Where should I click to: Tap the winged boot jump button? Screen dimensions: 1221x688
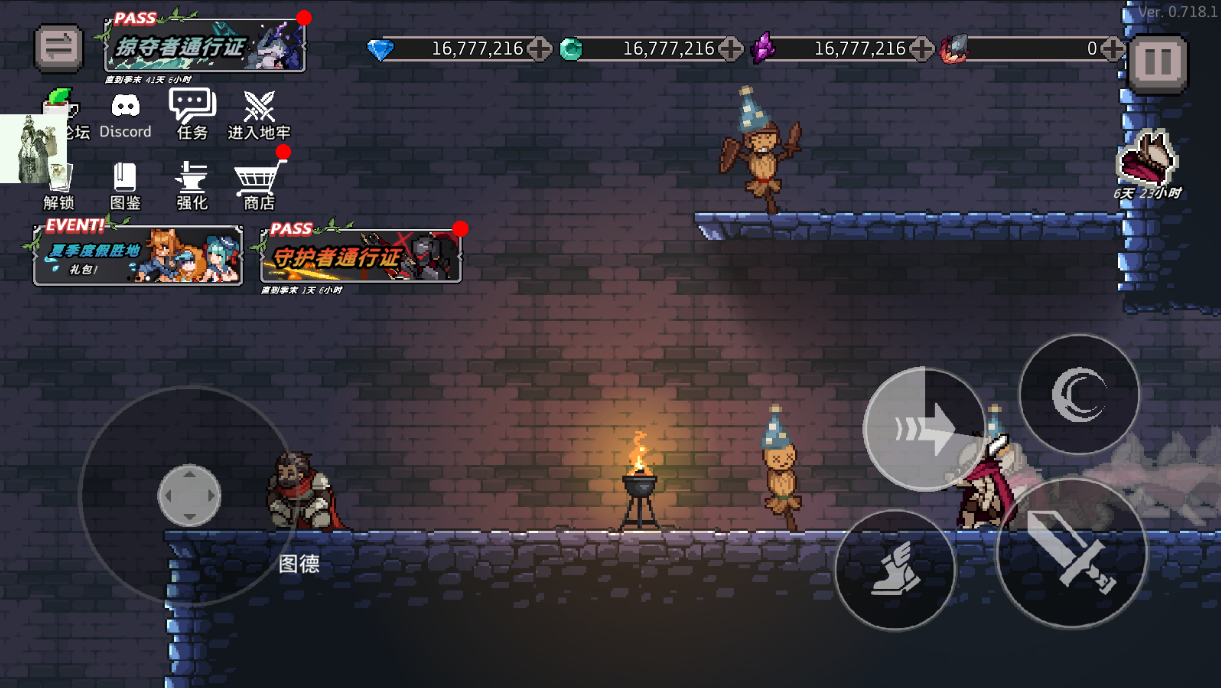click(895, 570)
